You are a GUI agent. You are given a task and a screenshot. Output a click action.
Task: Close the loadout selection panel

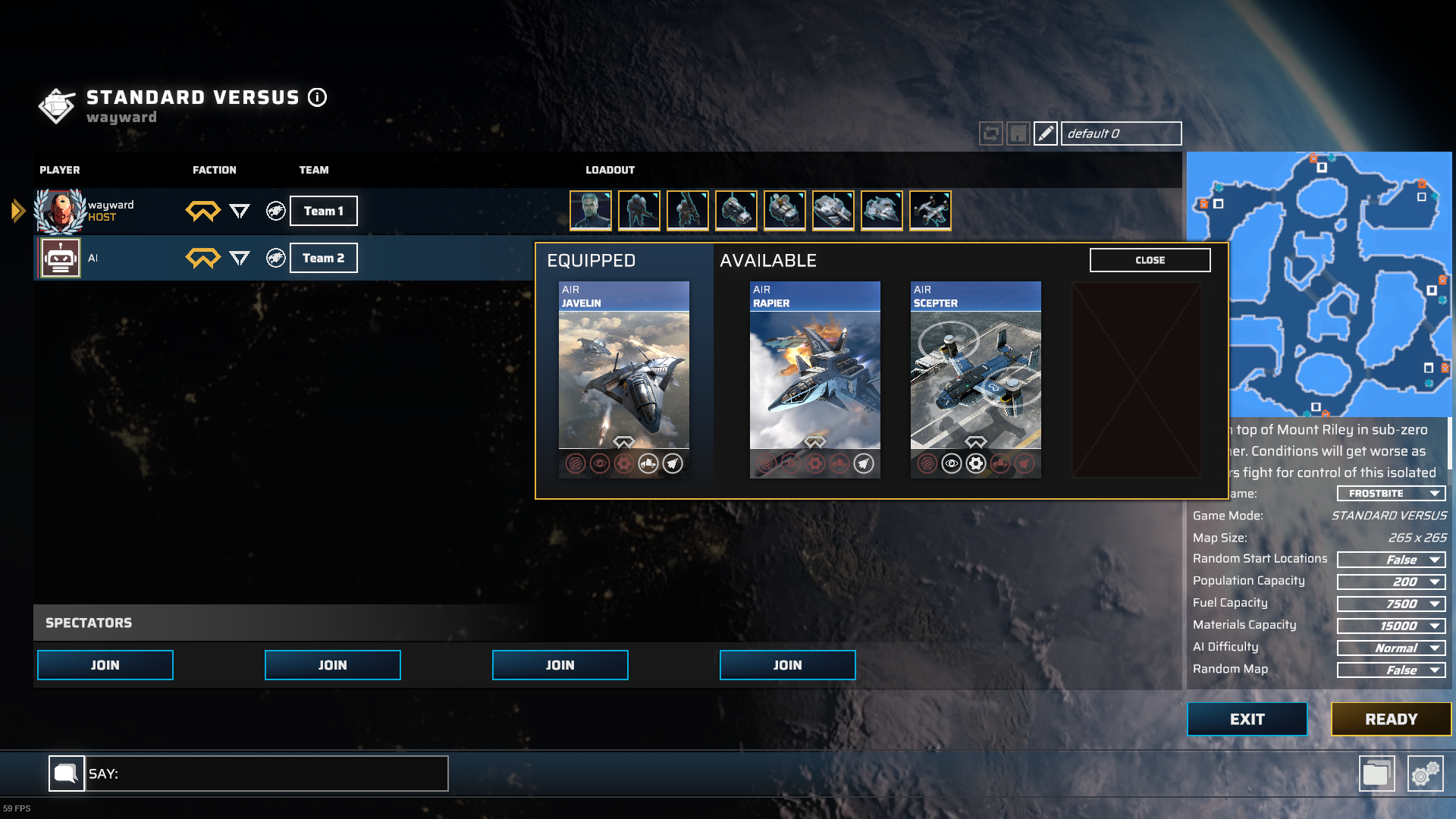click(x=1150, y=260)
